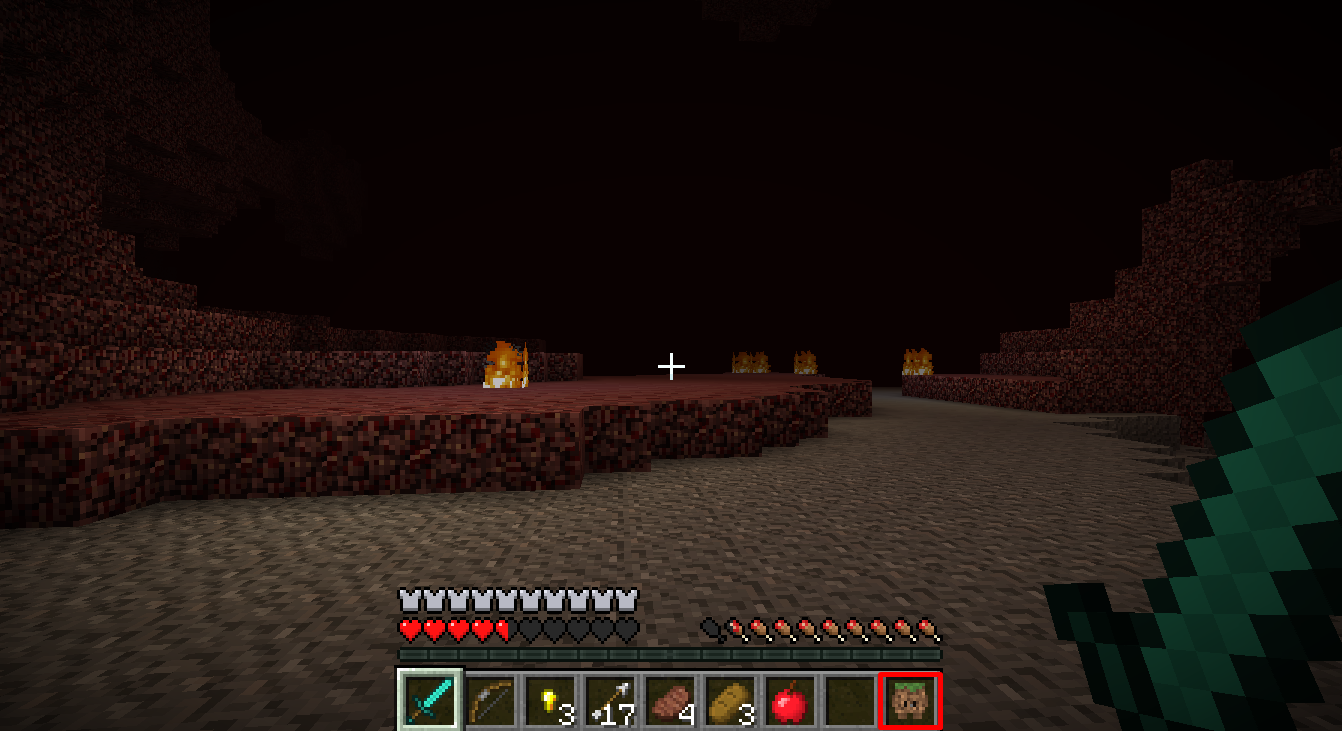
Task: Click the crosshair at screen center
Action: coord(671,366)
